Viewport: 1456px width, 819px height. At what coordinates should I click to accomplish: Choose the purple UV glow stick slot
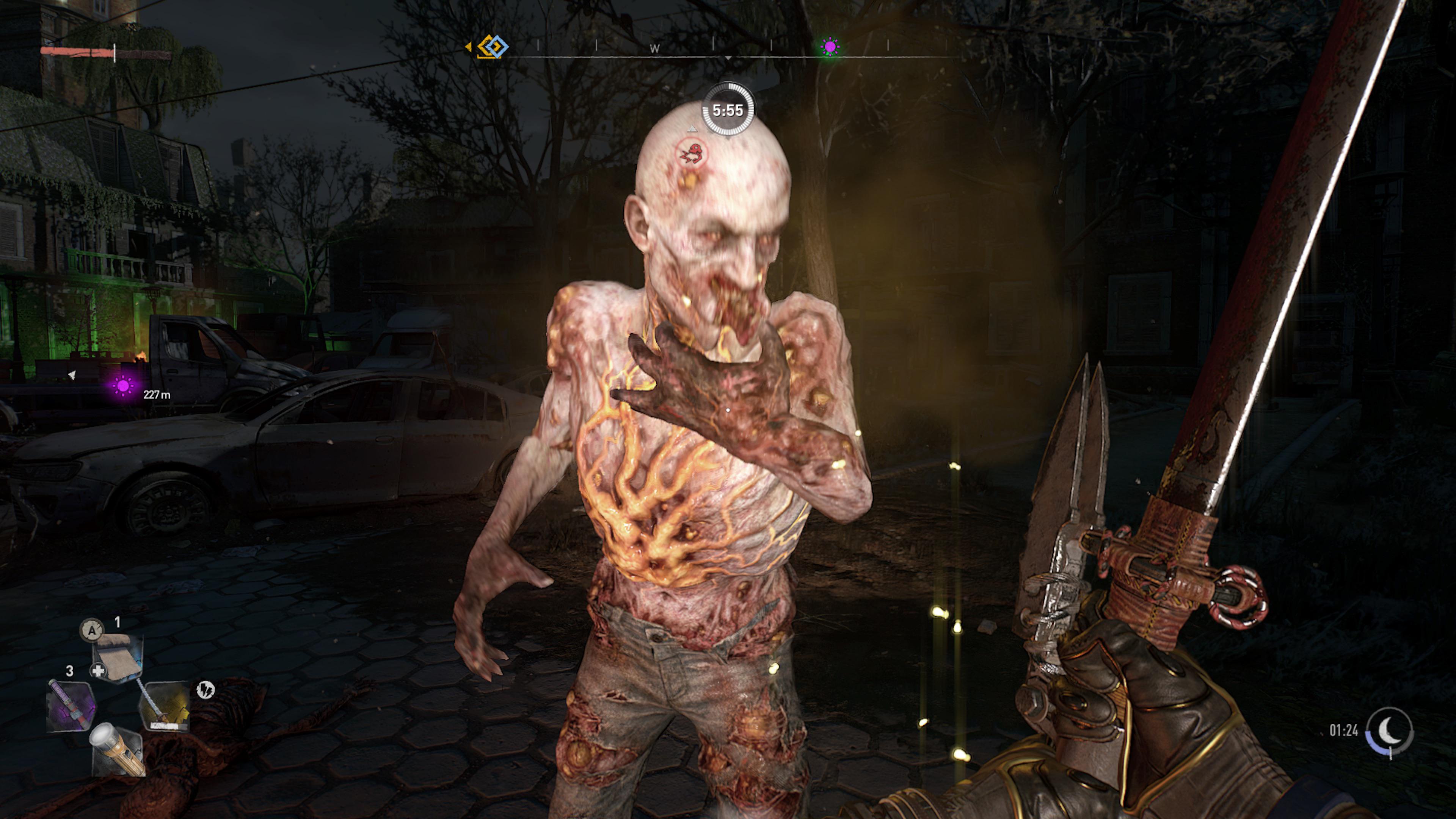71,706
